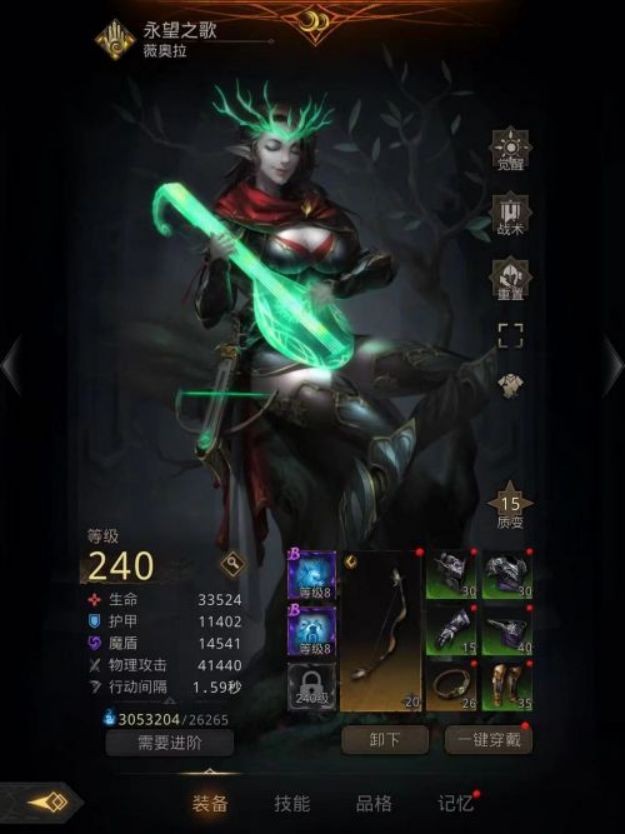Select the golden boots equipment slot

506,687
